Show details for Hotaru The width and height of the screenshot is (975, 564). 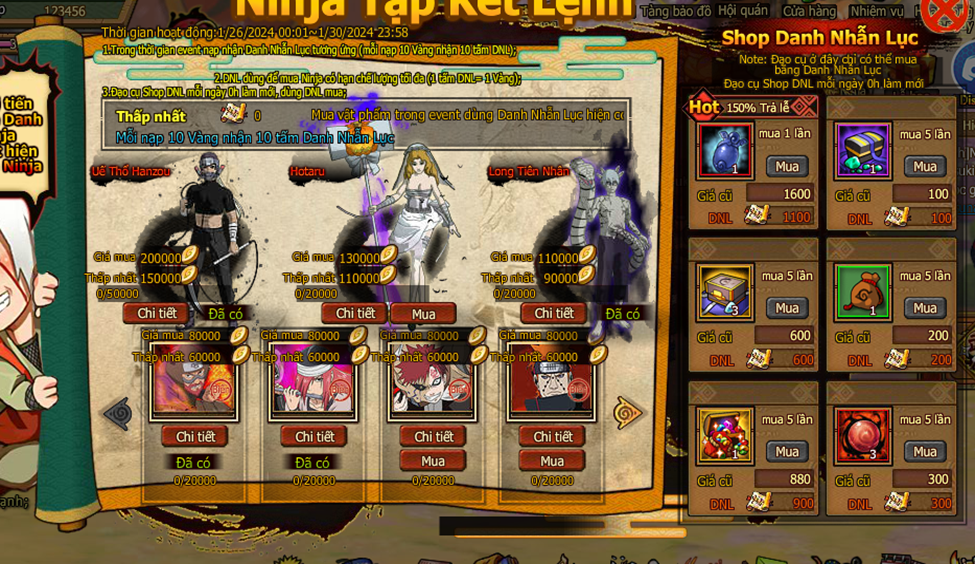355,314
